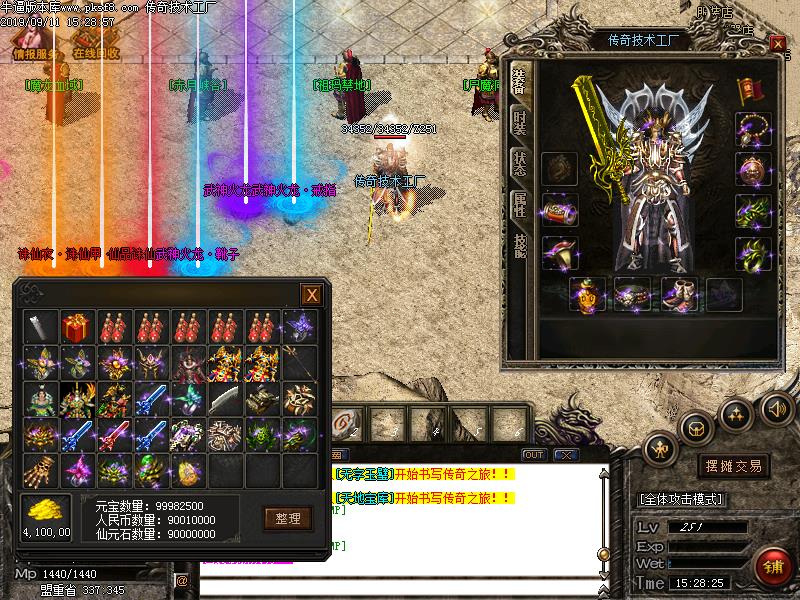Screen dimensions: 800x600
Task: Click the red flag equipment slot
Action: (749, 92)
